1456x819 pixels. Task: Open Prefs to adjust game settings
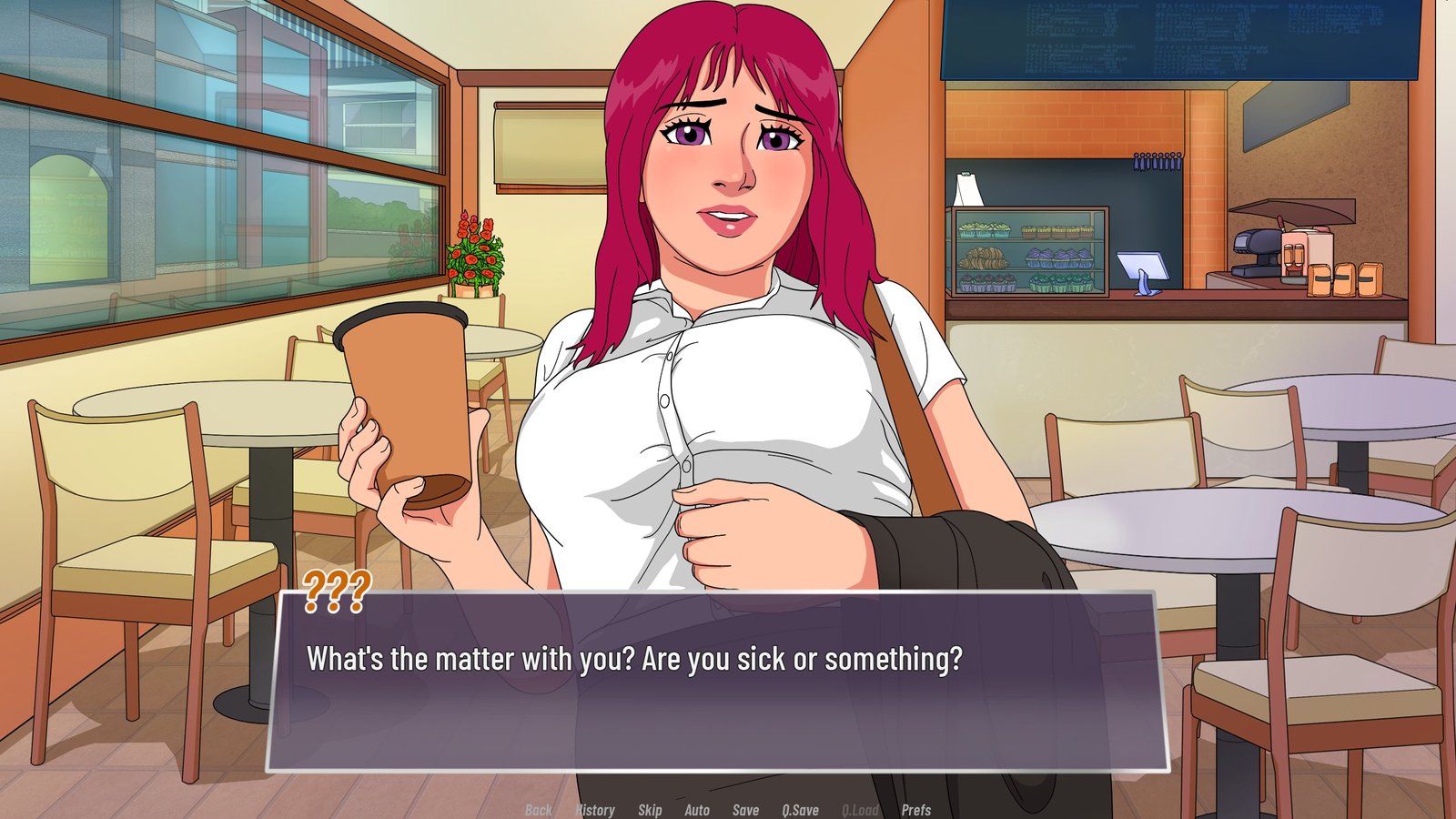pyautogui.click(x=915, y=809)
